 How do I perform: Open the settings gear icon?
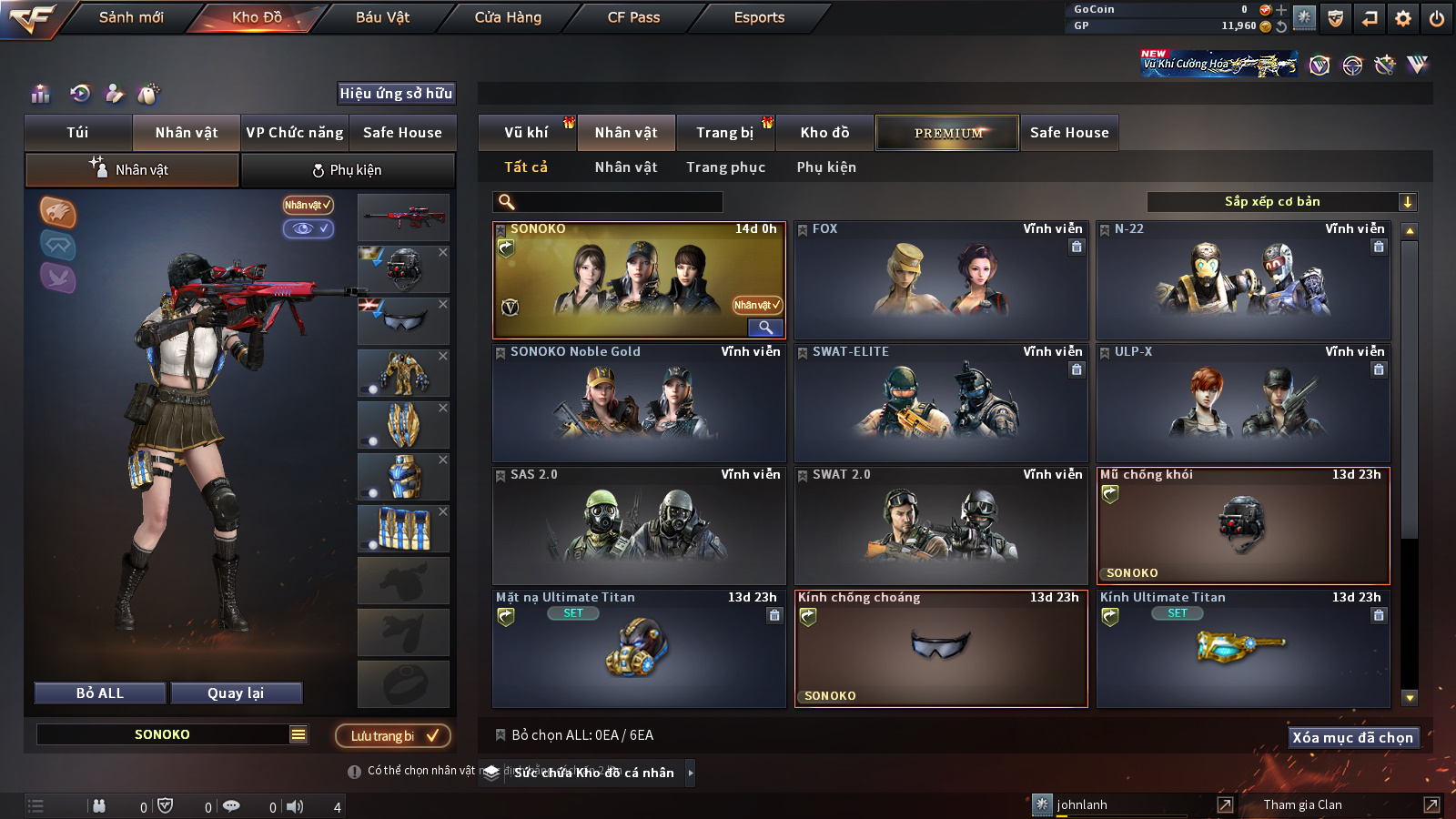pos(1403,18)
